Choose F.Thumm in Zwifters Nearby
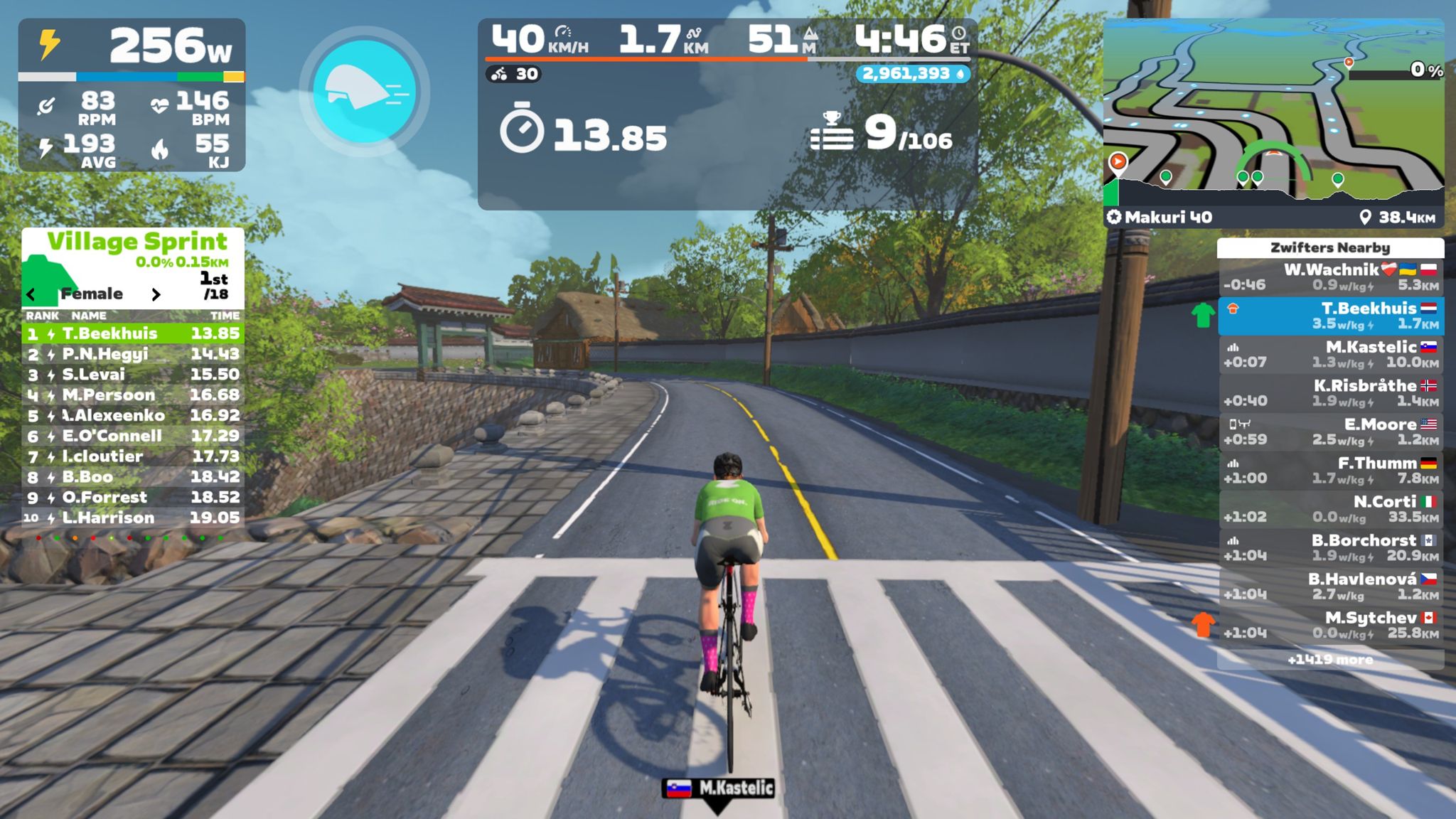Screen dimensions: 1456x819 coord(1330,471)
